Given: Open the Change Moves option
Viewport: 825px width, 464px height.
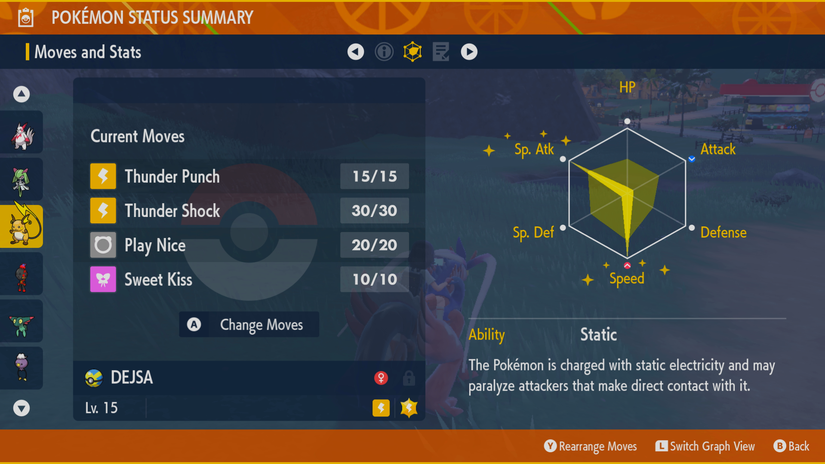Looking at the screenshot, I should [x=249, y=324].
